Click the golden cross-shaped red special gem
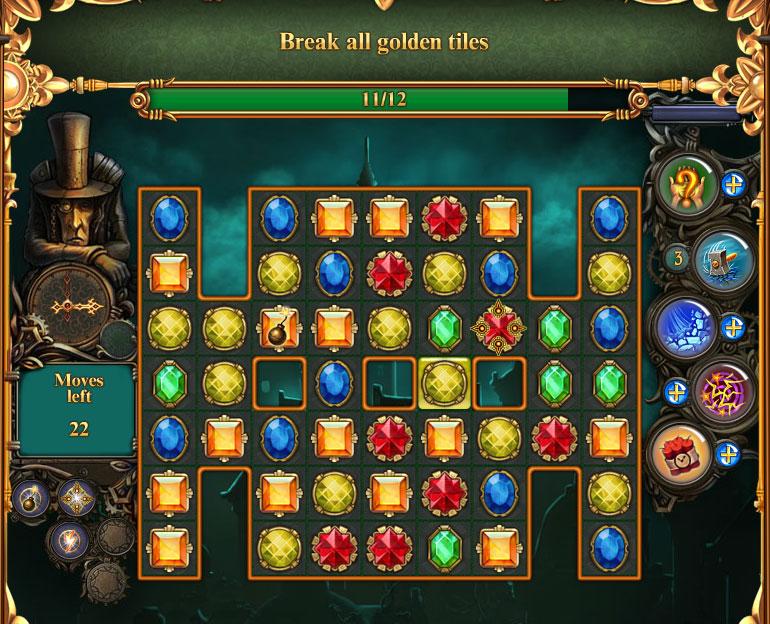Viewport: 770px width, 624px height. (498, 327)
